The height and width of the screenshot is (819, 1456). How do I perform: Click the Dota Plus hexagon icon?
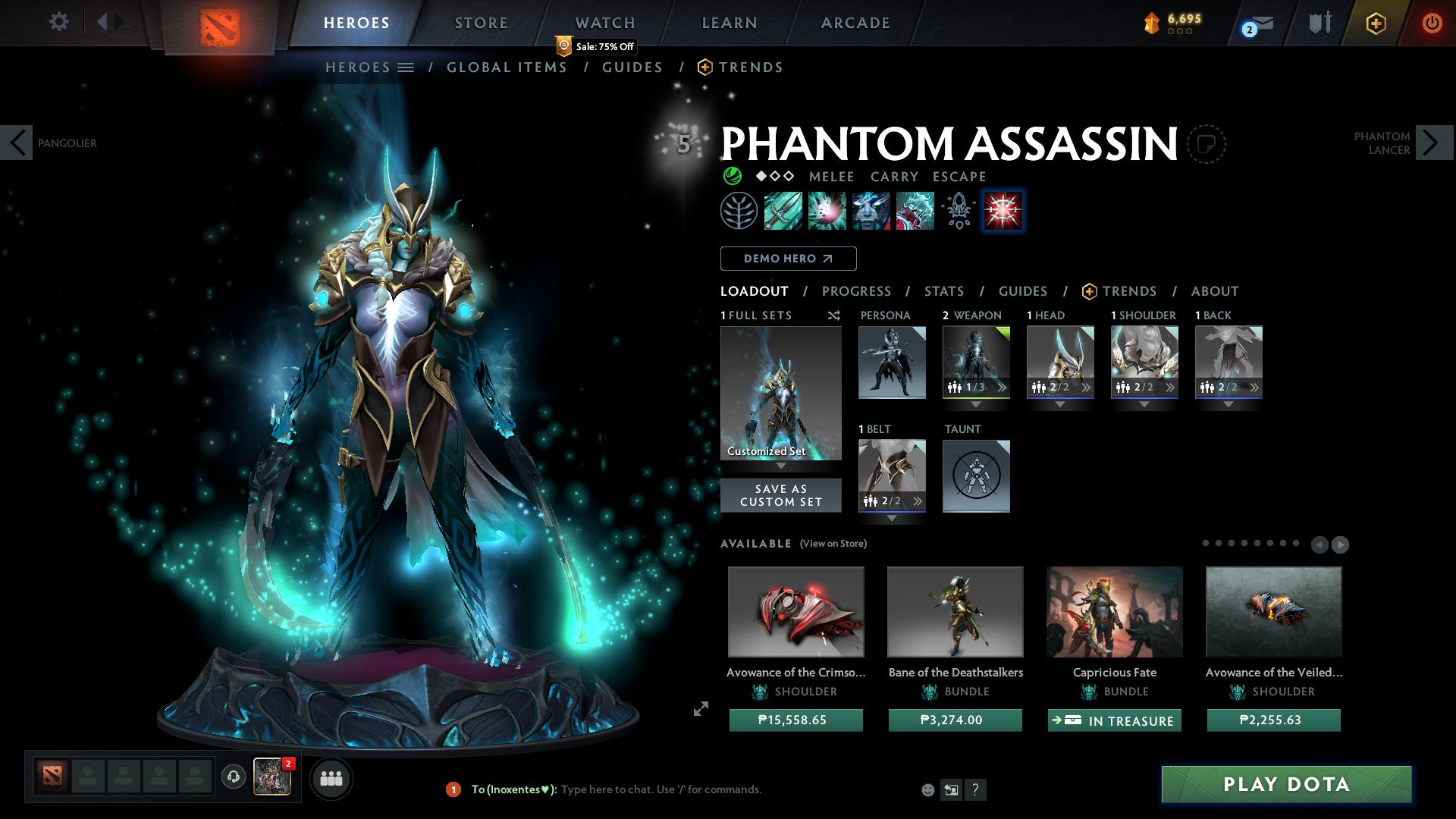(1375, 23)
